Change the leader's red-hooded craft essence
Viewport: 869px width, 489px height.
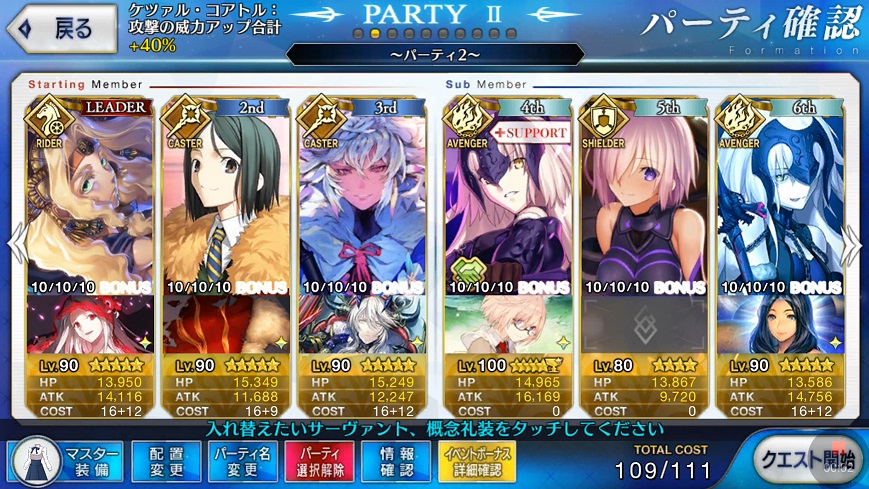[90, 325]
